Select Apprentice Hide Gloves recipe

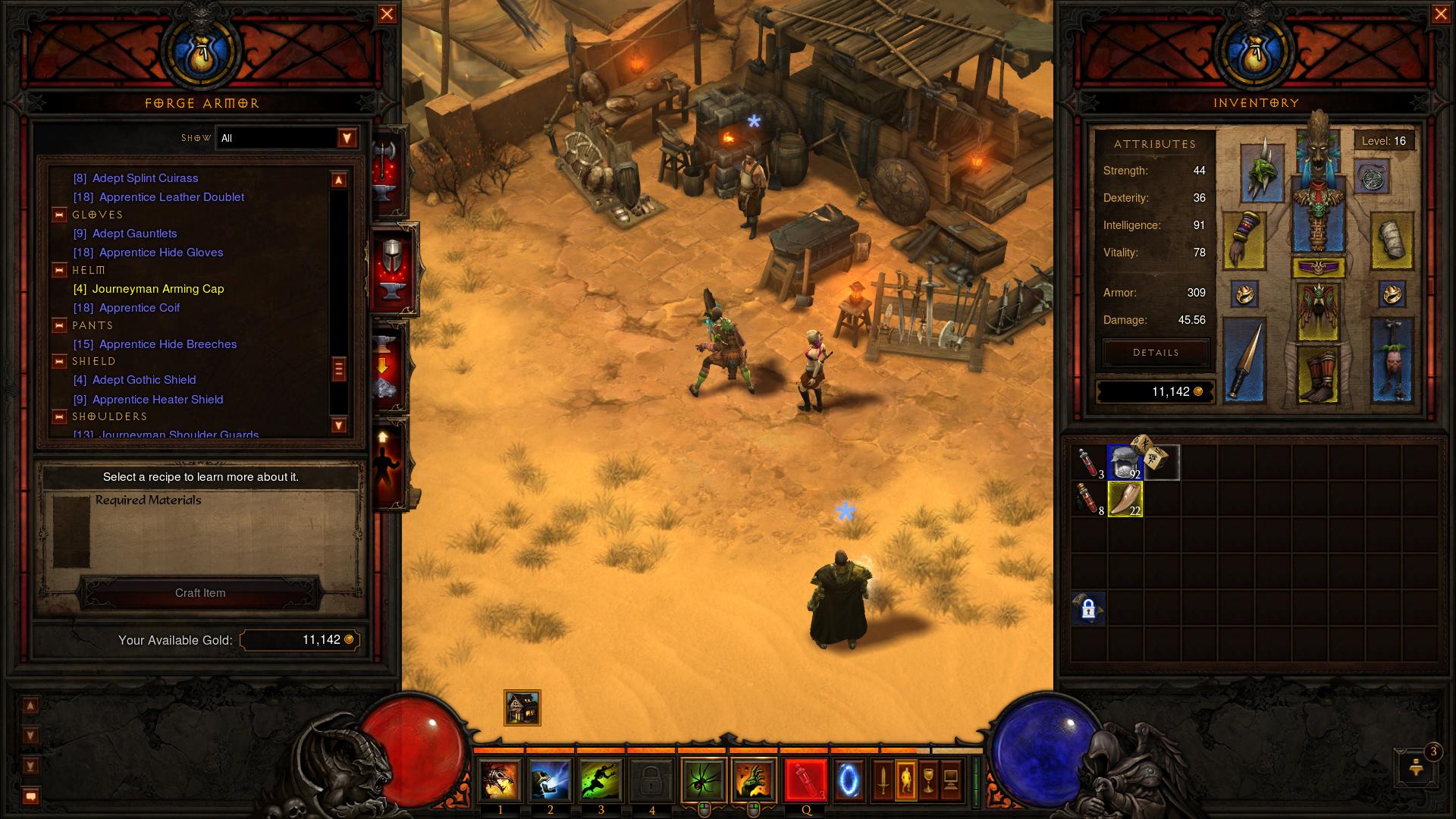(161, 253)
